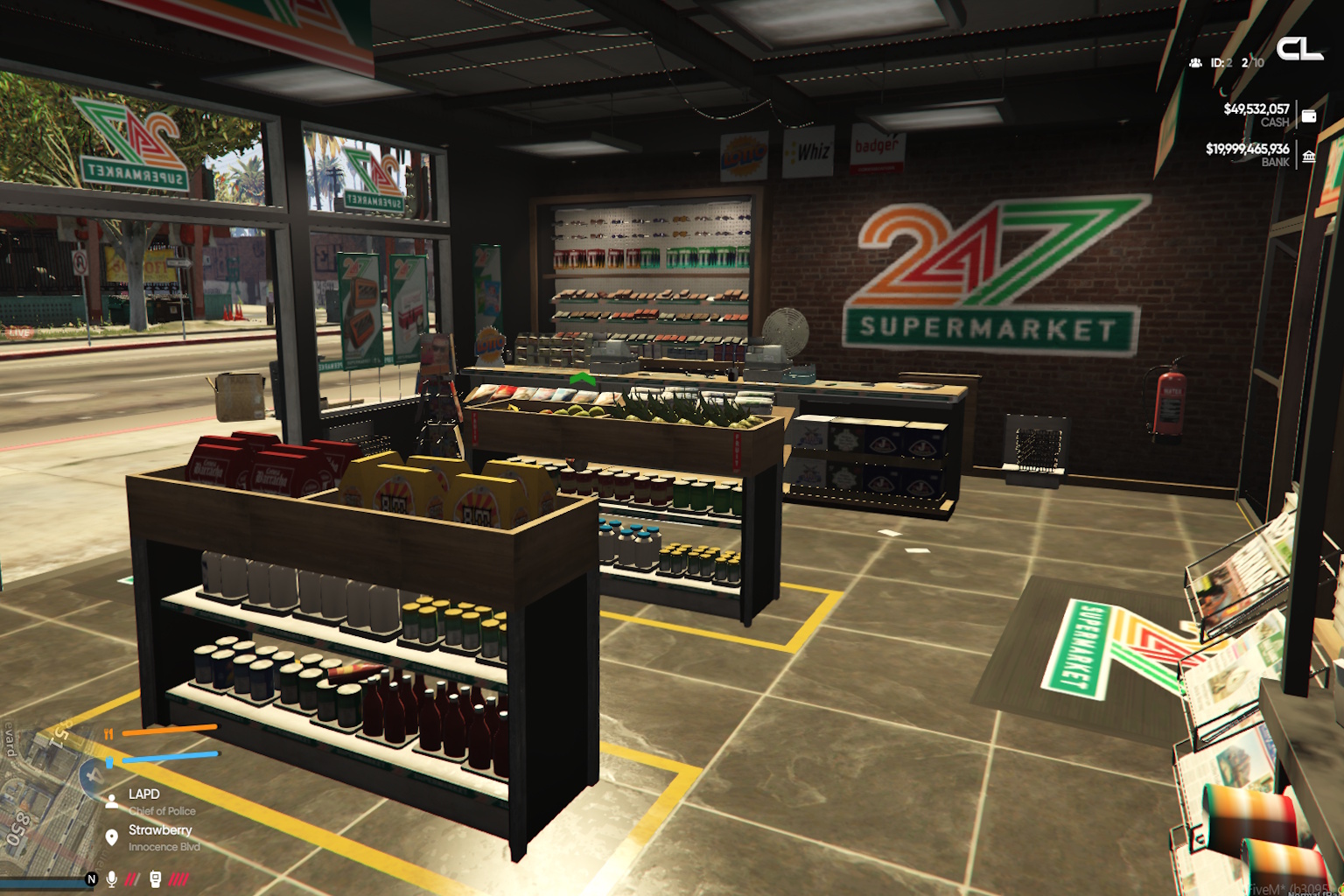Click the CL server logo
The height and width of the screenshot is (896, 1344).
pos(1299,49)
